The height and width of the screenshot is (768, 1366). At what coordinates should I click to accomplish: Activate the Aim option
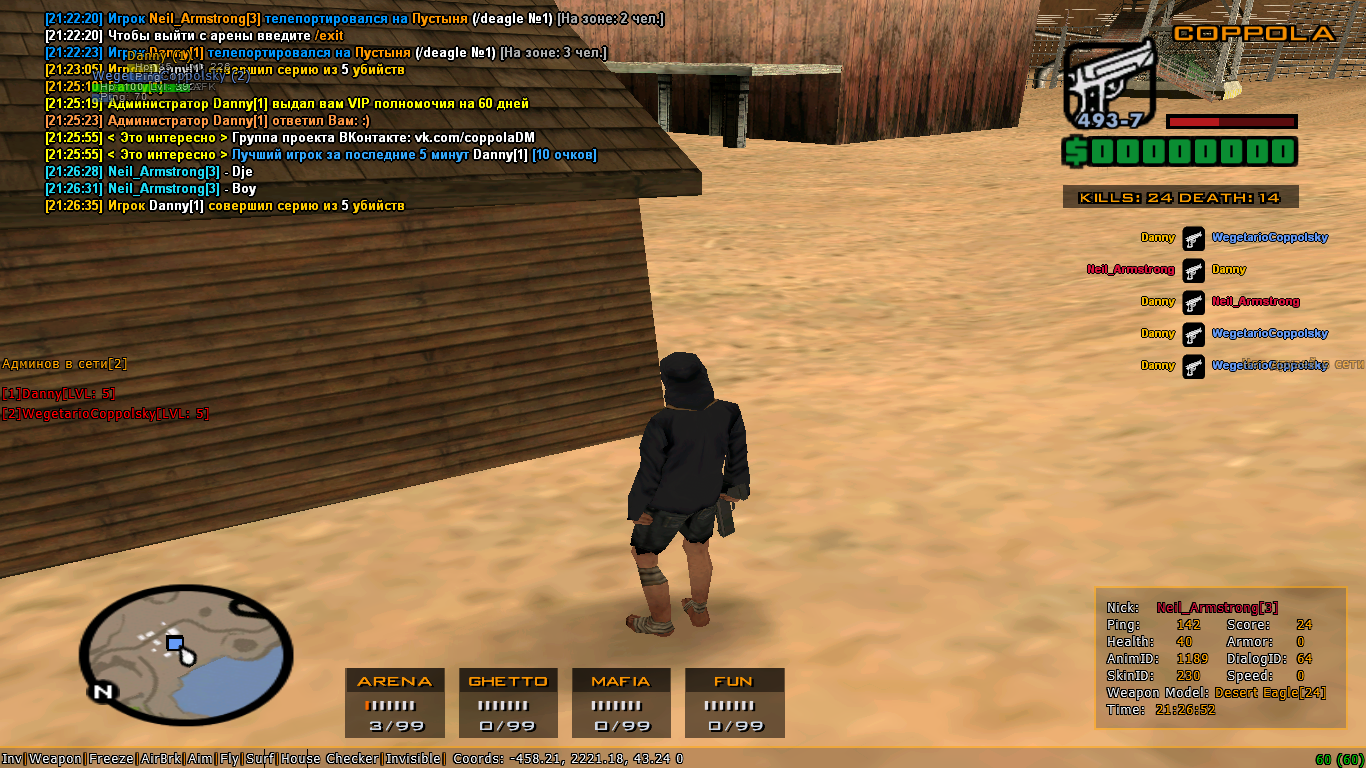(201, 759)
